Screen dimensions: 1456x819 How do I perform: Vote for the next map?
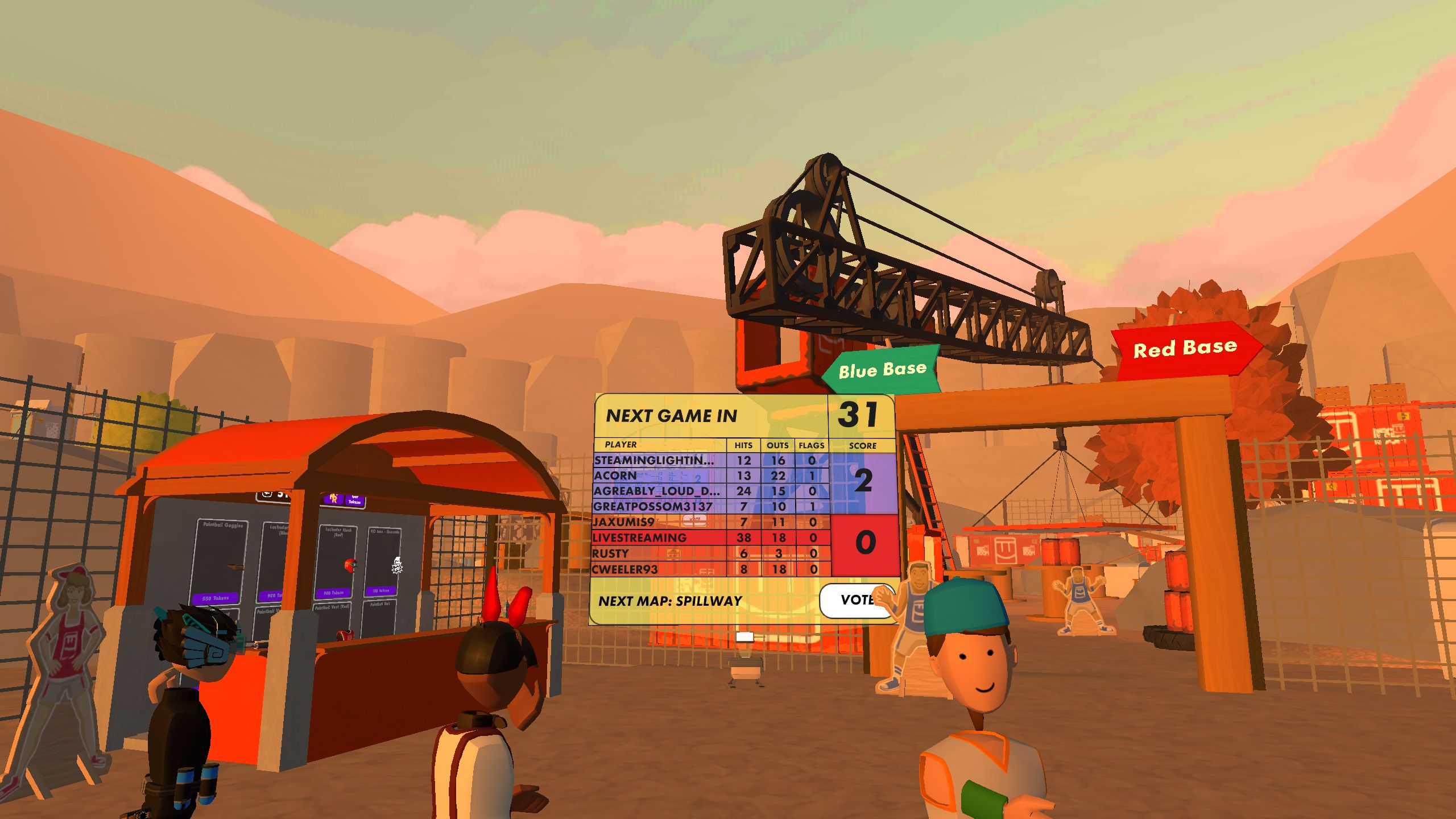pyautogui.click(x=855, y=600)
